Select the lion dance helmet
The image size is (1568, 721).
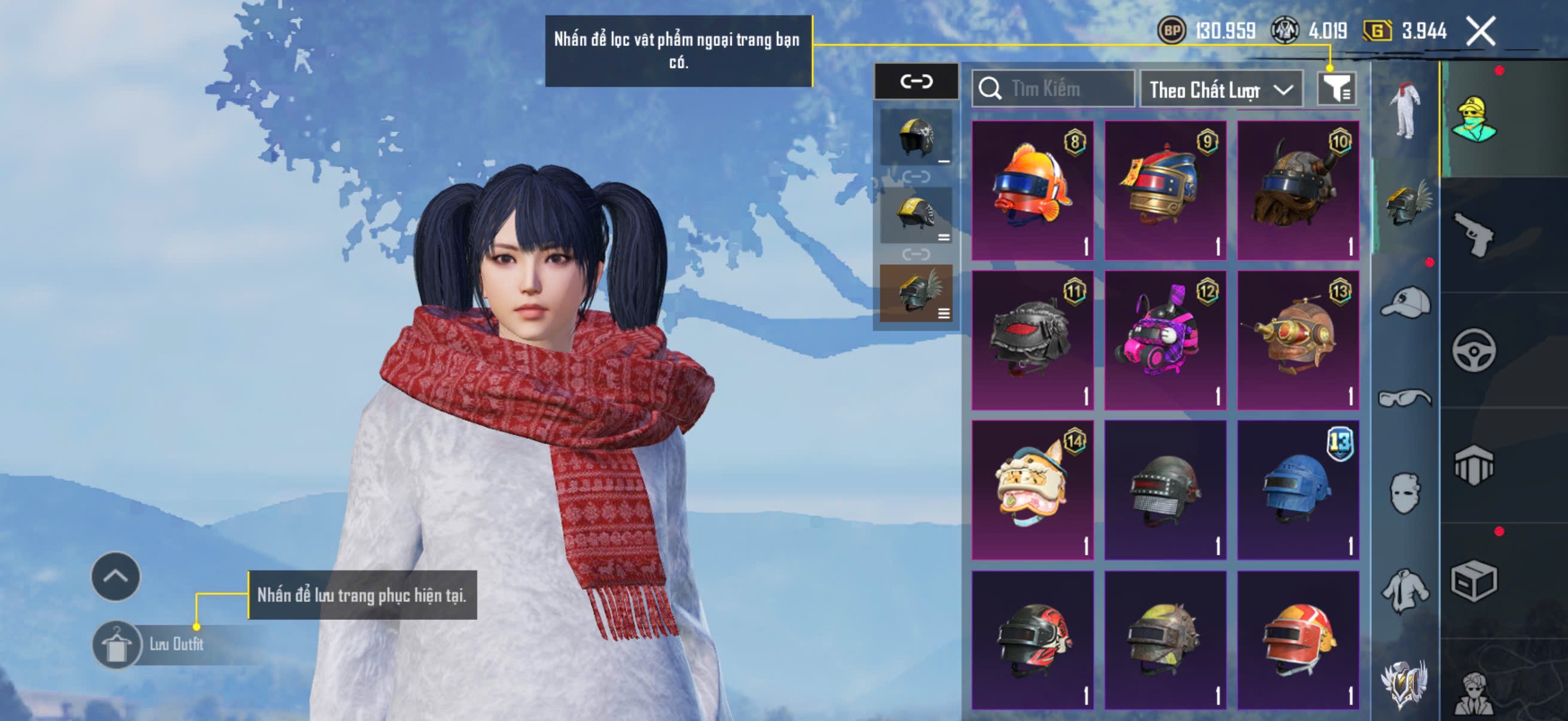(x=1032, y=490)
